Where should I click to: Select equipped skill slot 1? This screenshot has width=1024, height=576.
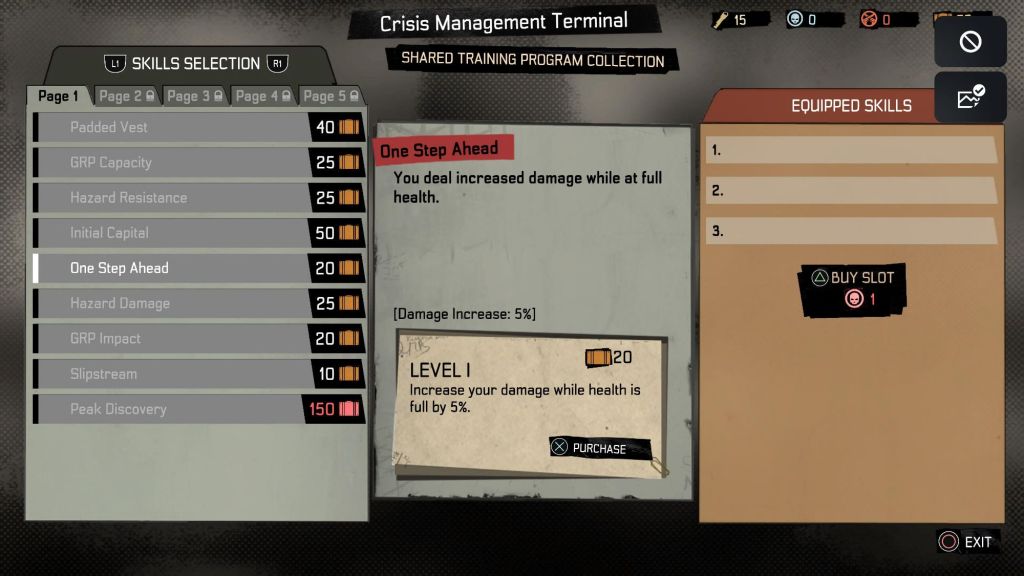point(850,150)
